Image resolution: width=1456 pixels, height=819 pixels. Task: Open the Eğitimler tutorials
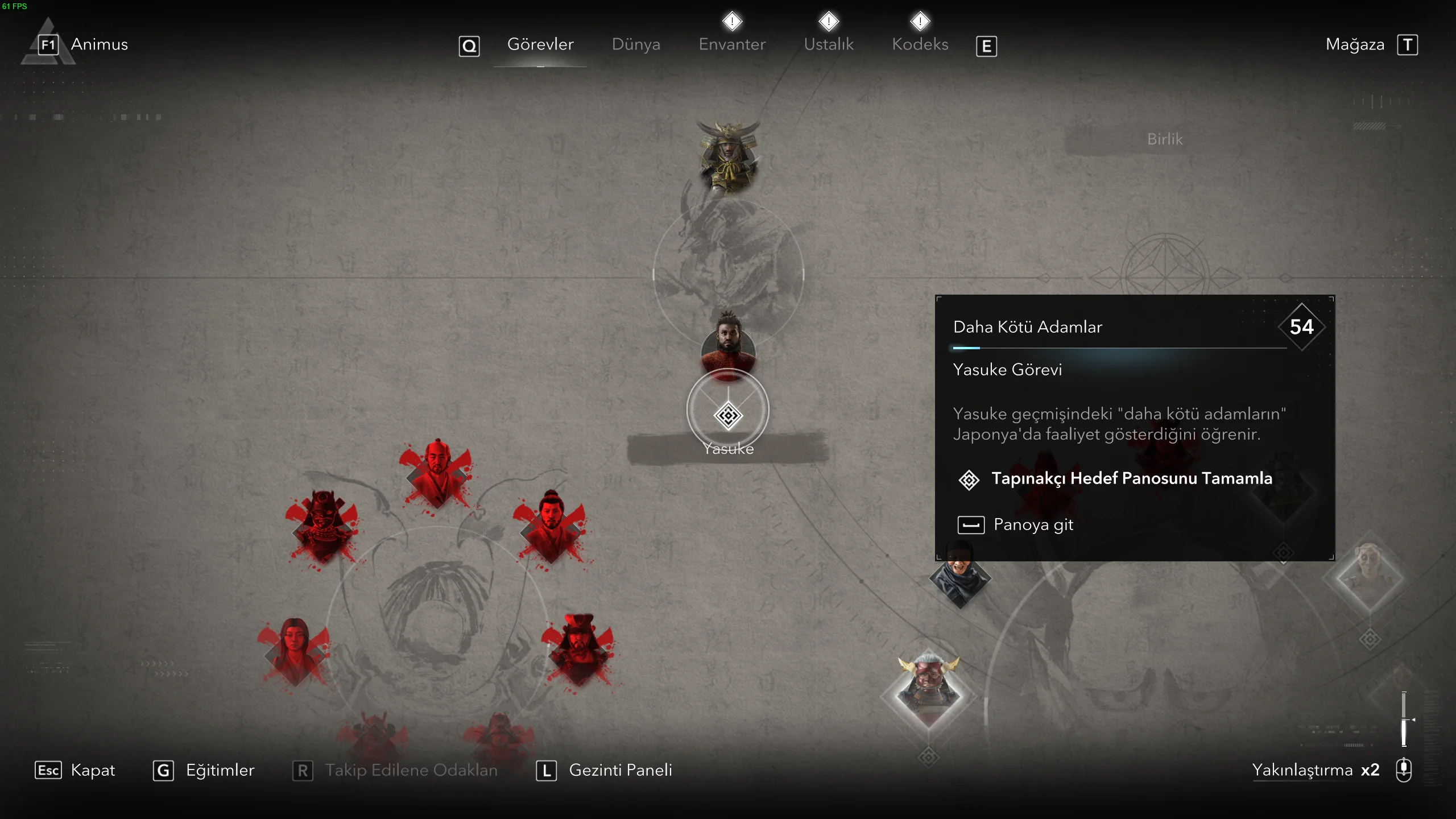coord(220,770)
